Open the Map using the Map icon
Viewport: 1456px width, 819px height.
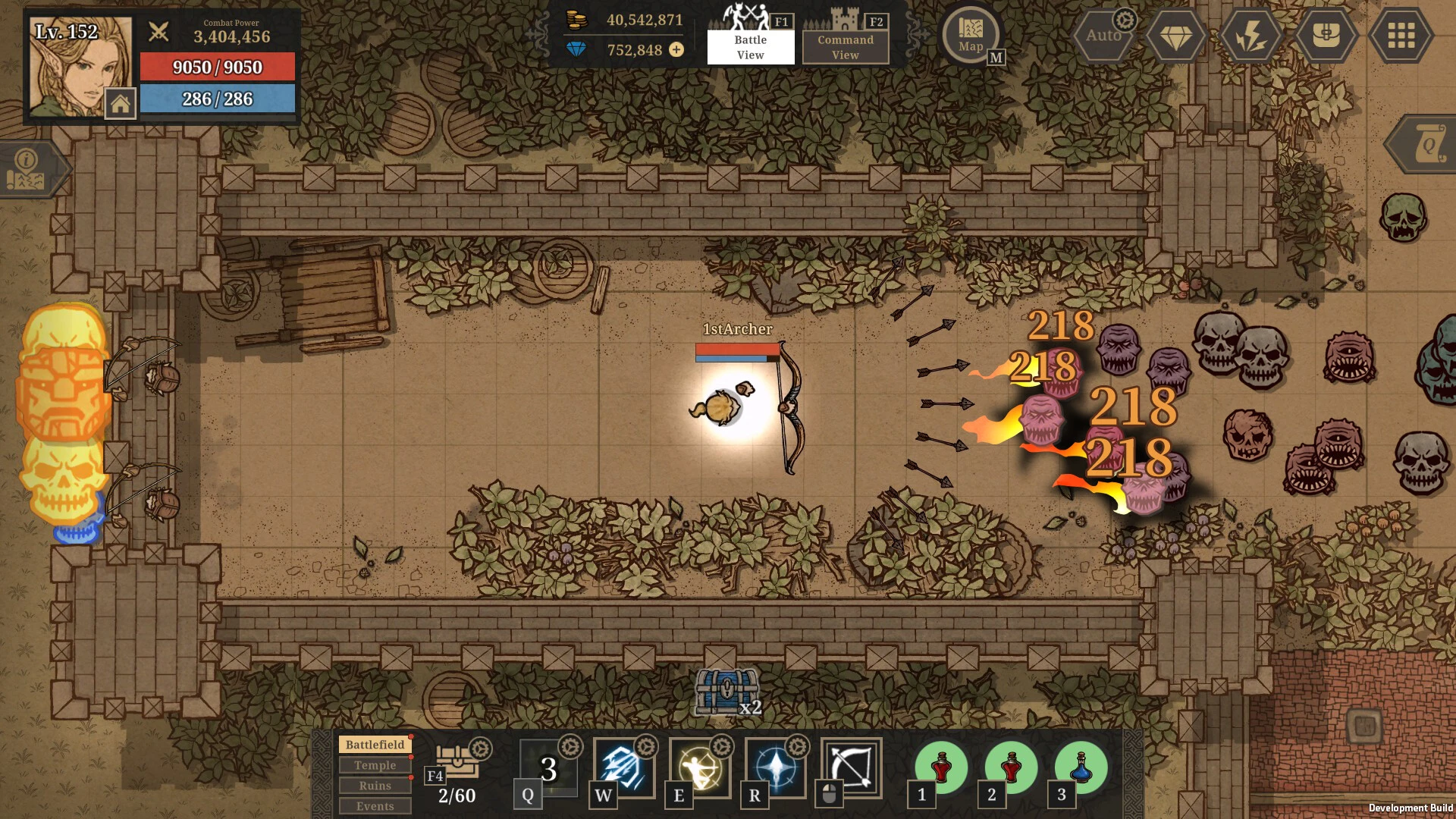971,34
